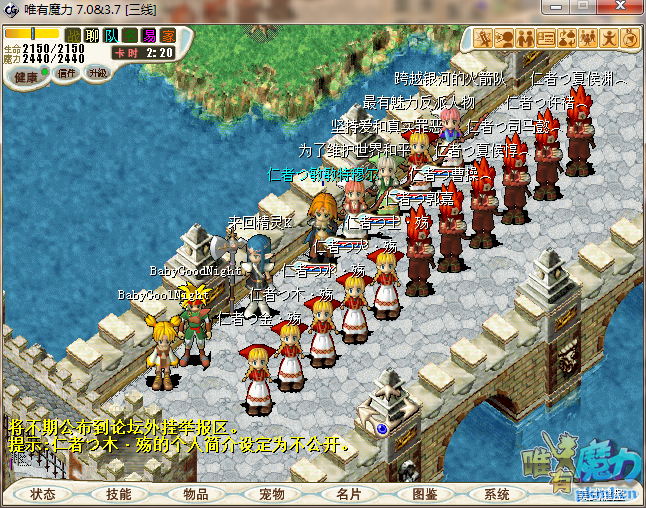
Task: Open the 信件 mail button
Action: (x=67, y=73)
